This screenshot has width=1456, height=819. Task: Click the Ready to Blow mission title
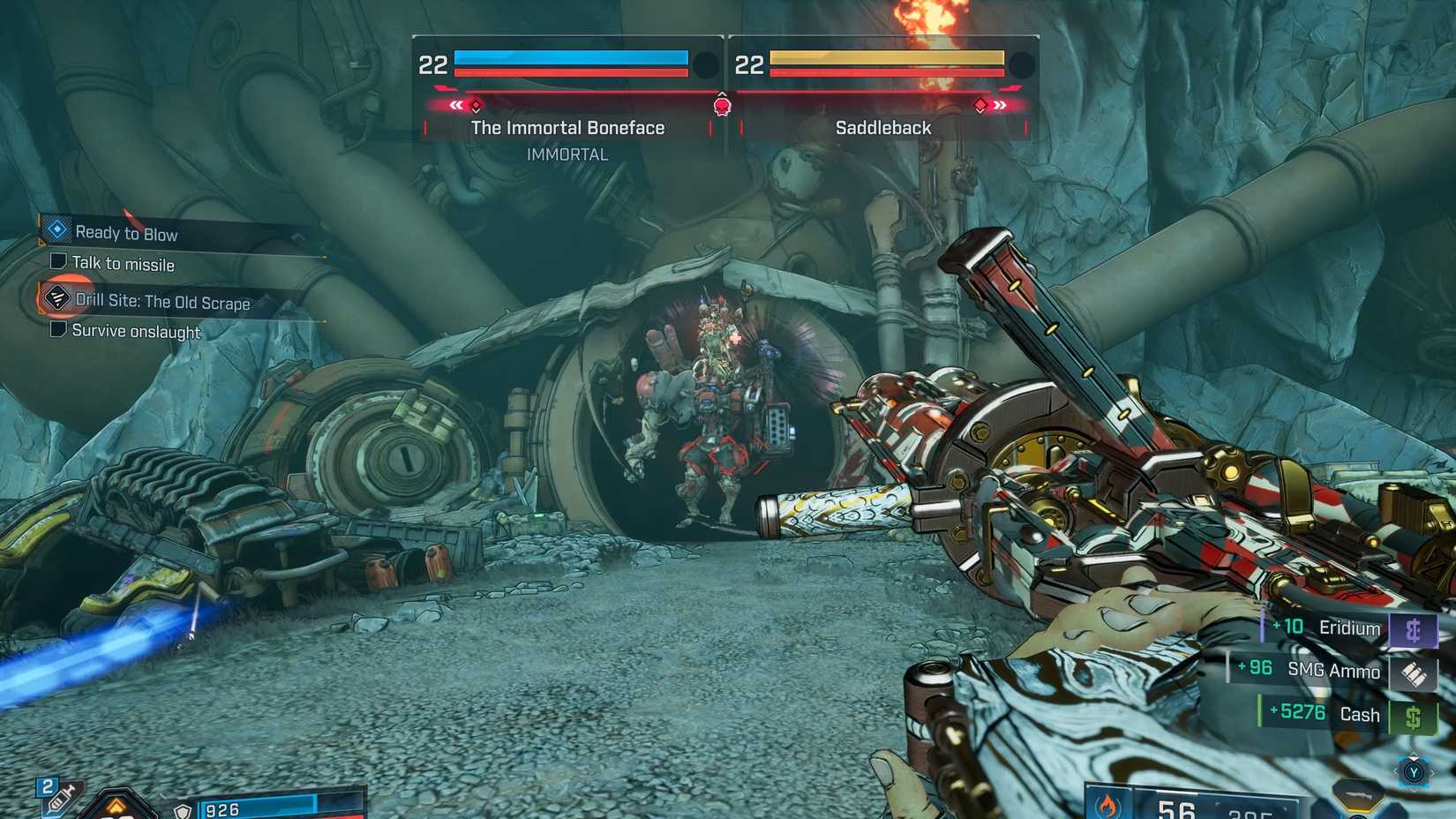(127, 233)
